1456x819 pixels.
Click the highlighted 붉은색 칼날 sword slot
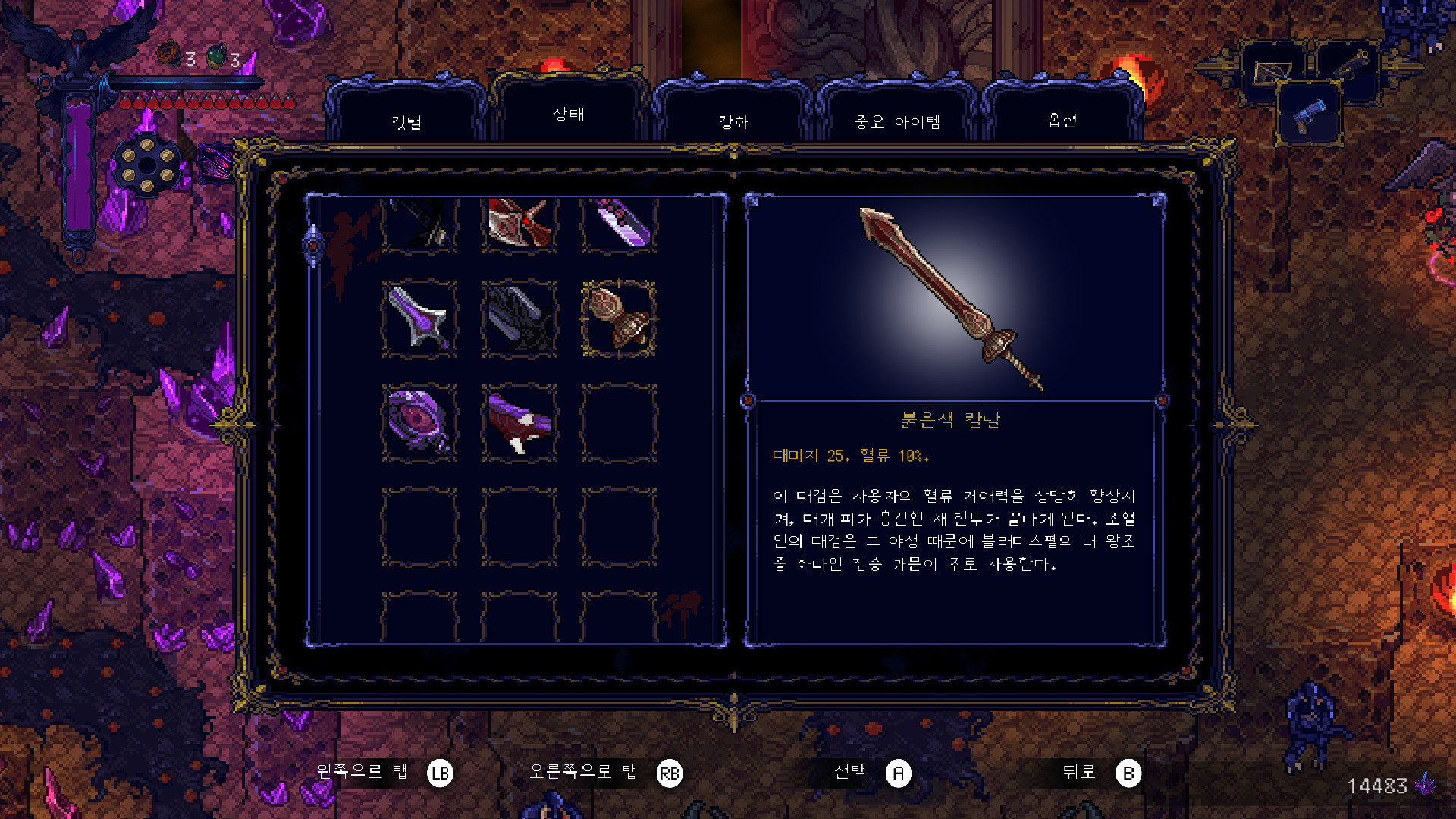(619, 318)
